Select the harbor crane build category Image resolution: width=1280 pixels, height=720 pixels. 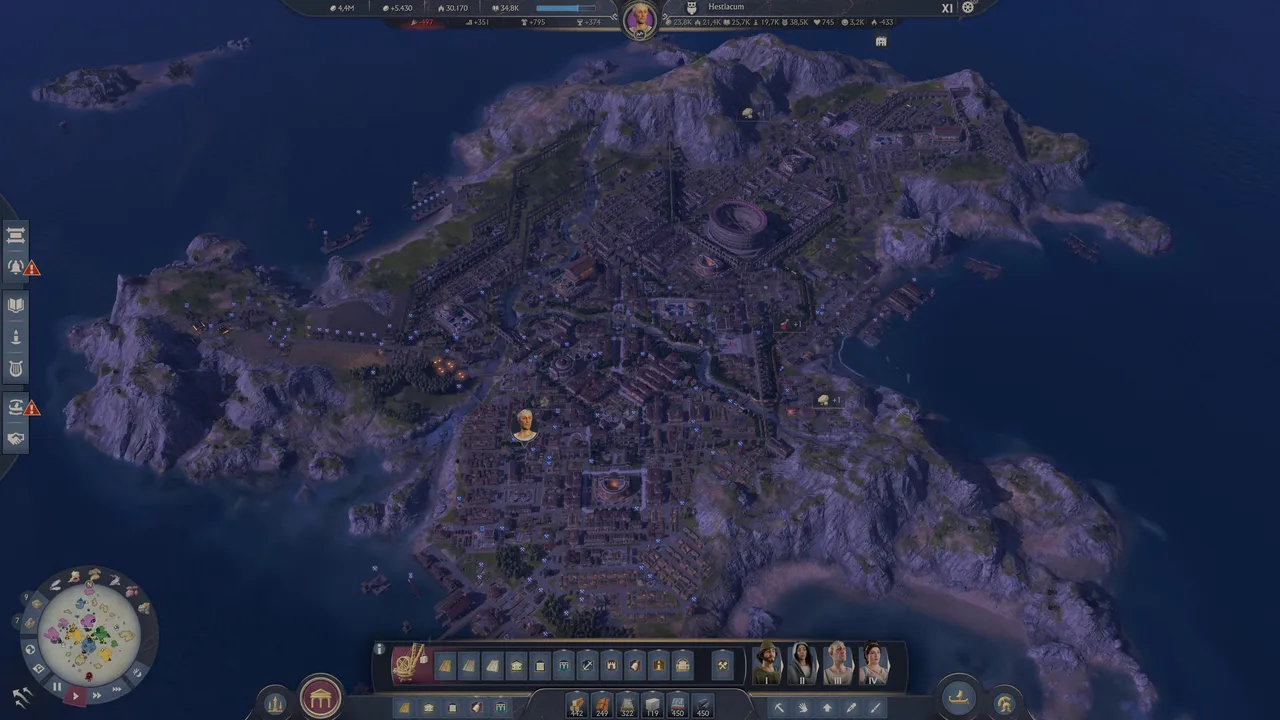[x=410, y=664]
